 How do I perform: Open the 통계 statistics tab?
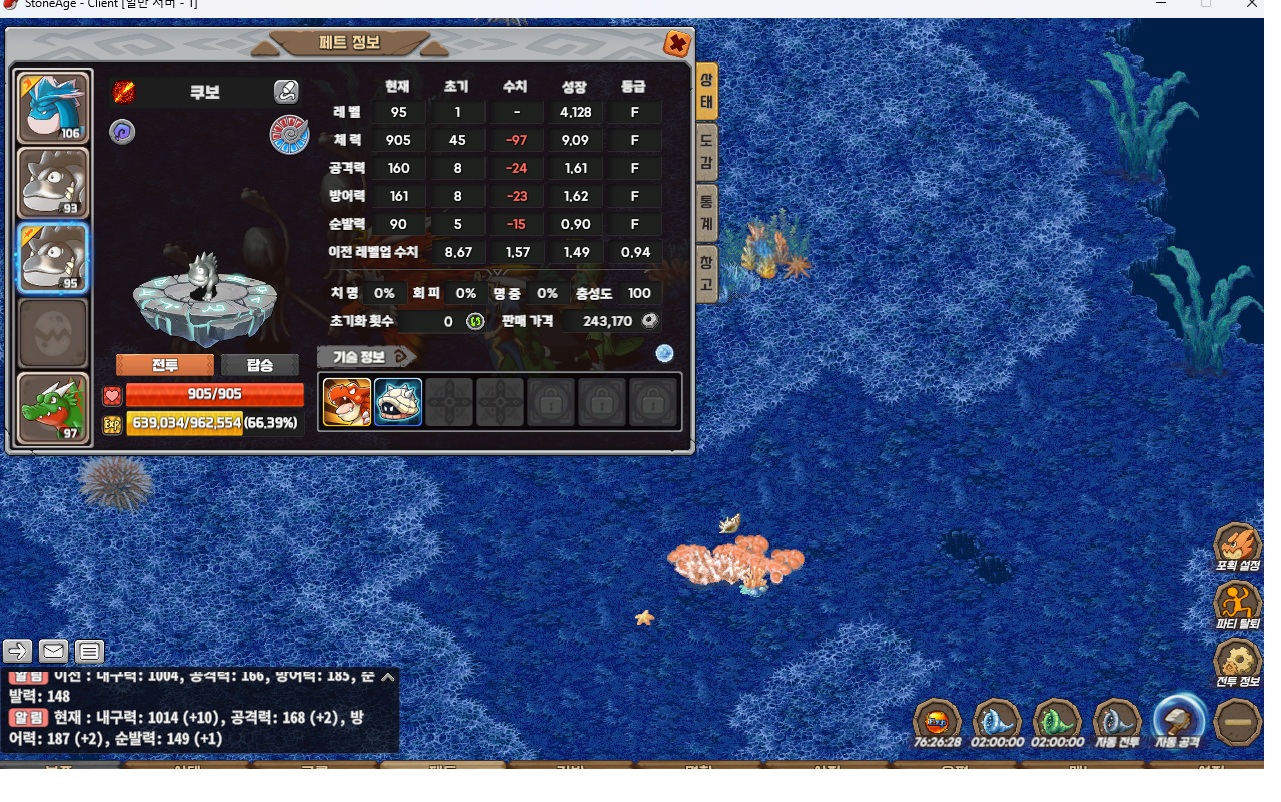(x=706, y=212)
